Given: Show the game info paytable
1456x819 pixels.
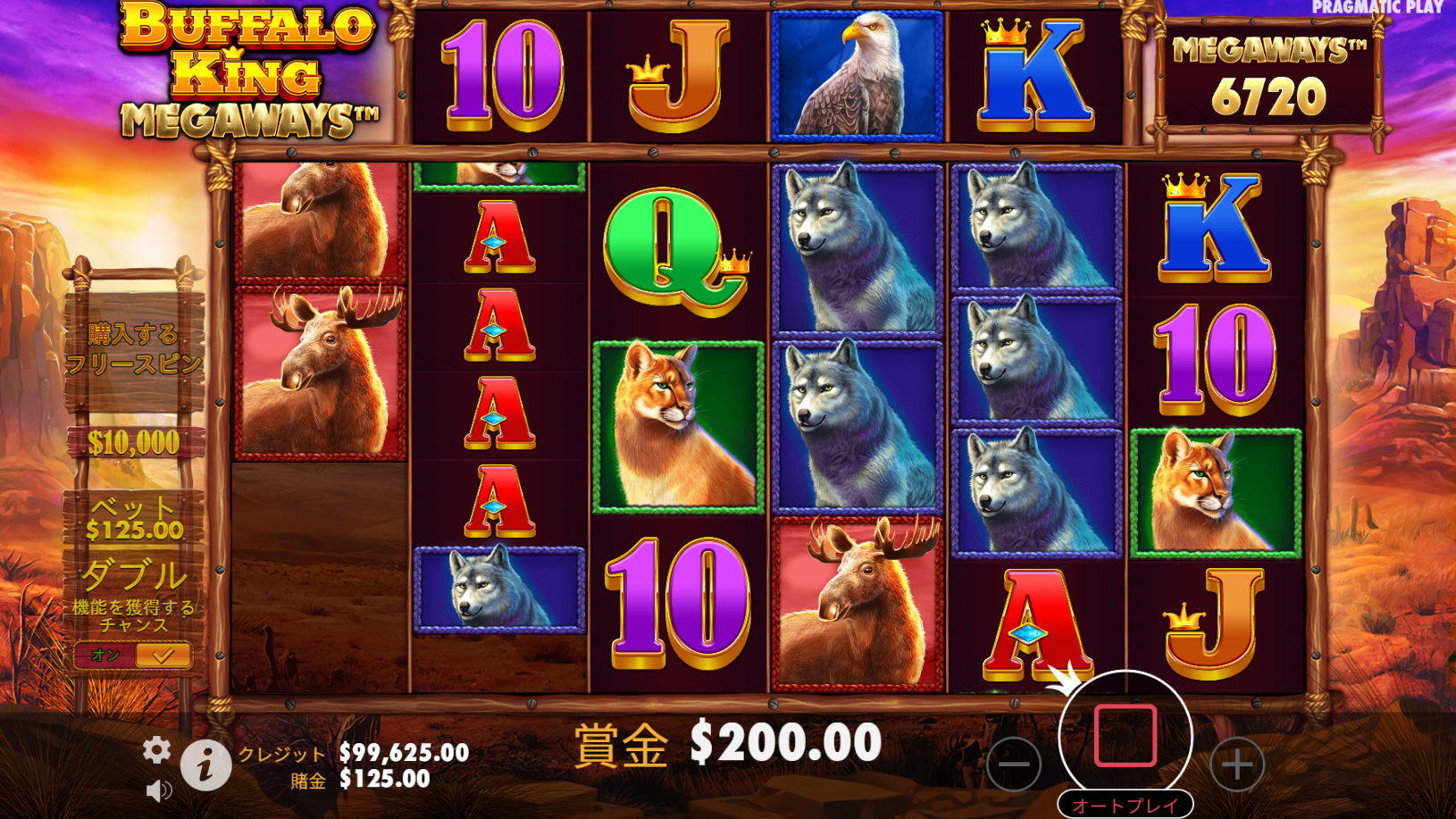Looking at the screenshot, I should tap(205, 765).
